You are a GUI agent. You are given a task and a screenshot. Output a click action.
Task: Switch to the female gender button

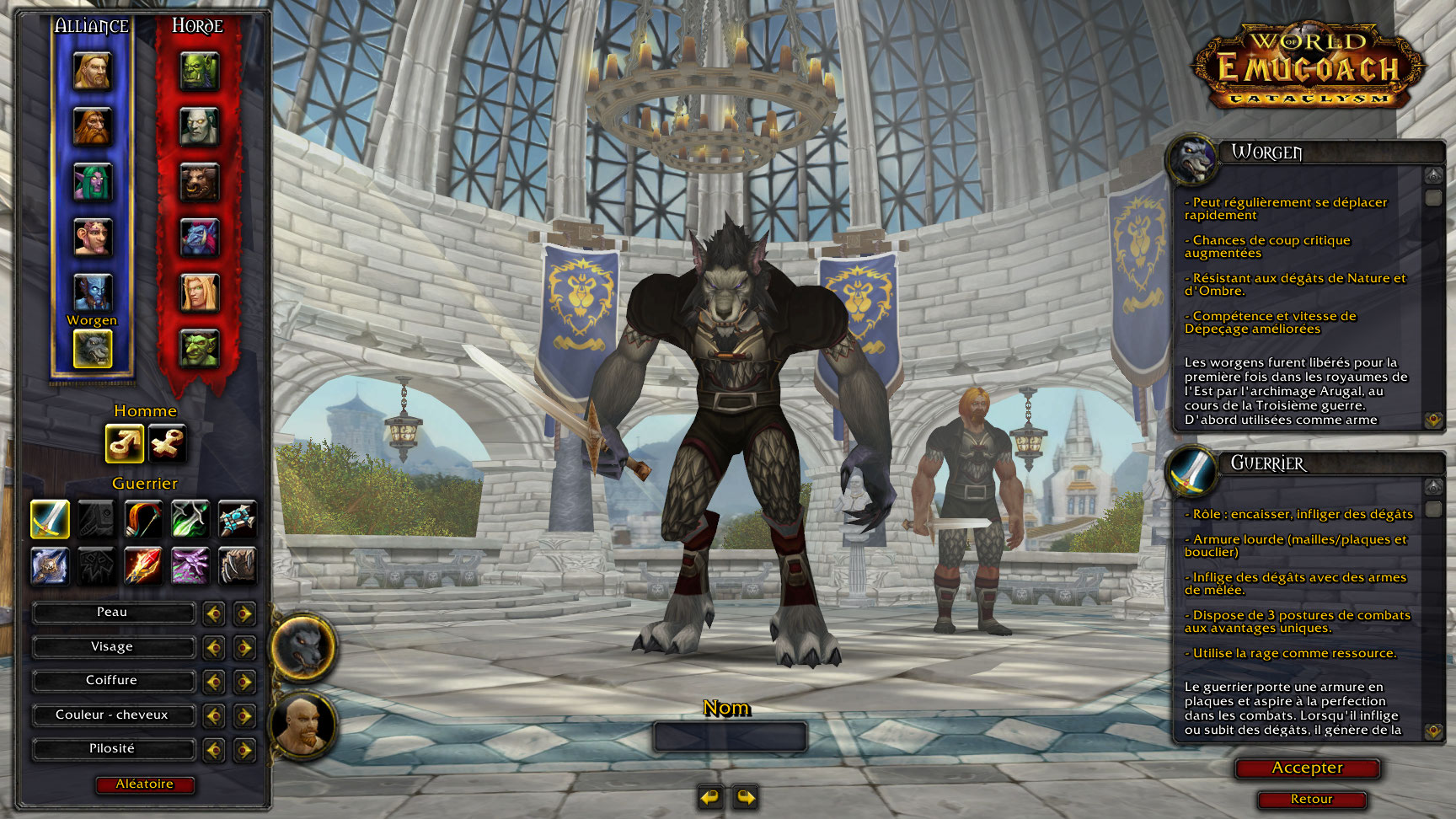point(167,443)
